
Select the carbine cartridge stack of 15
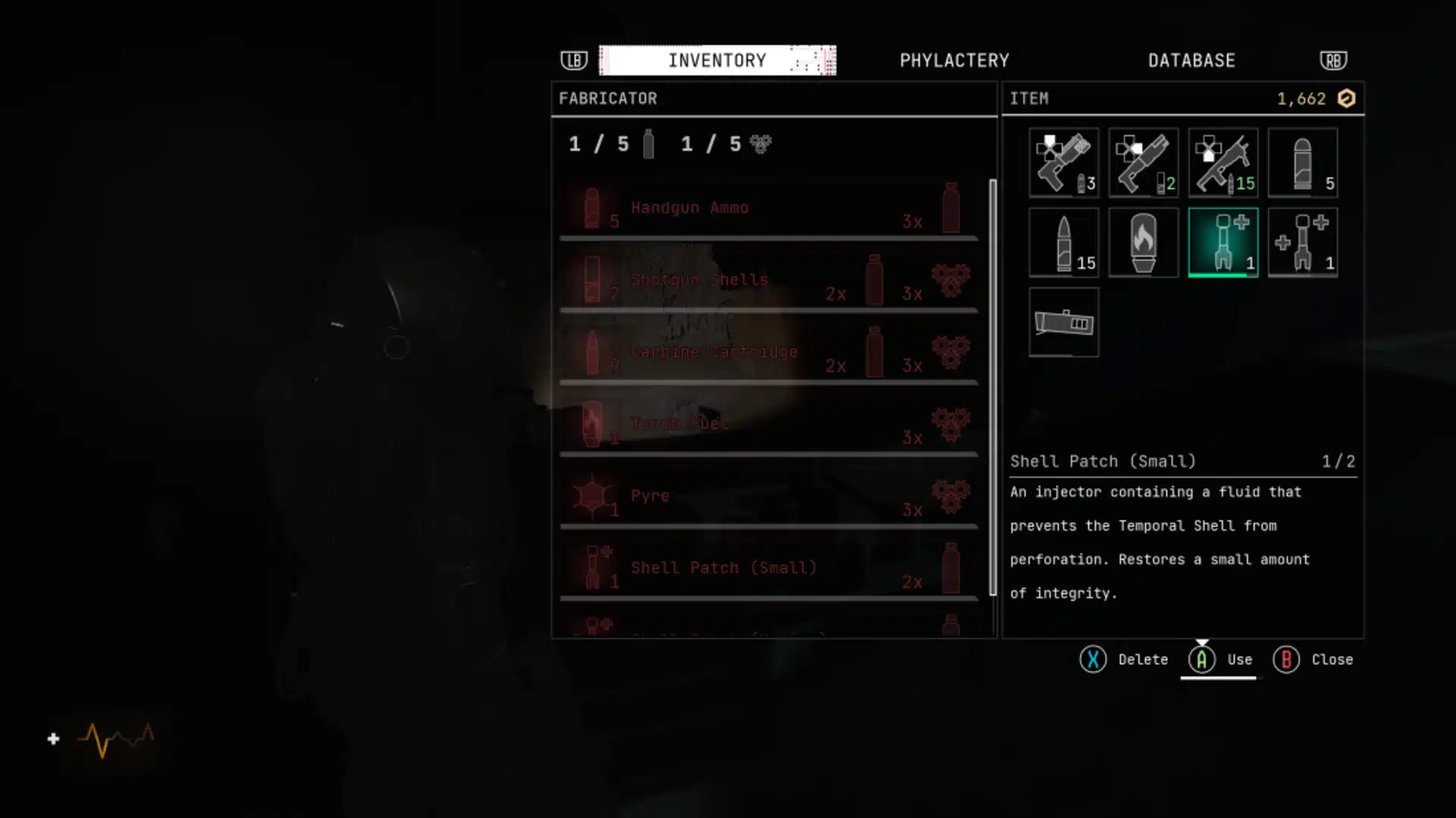pyautogui.click(x=1063, y=243)
